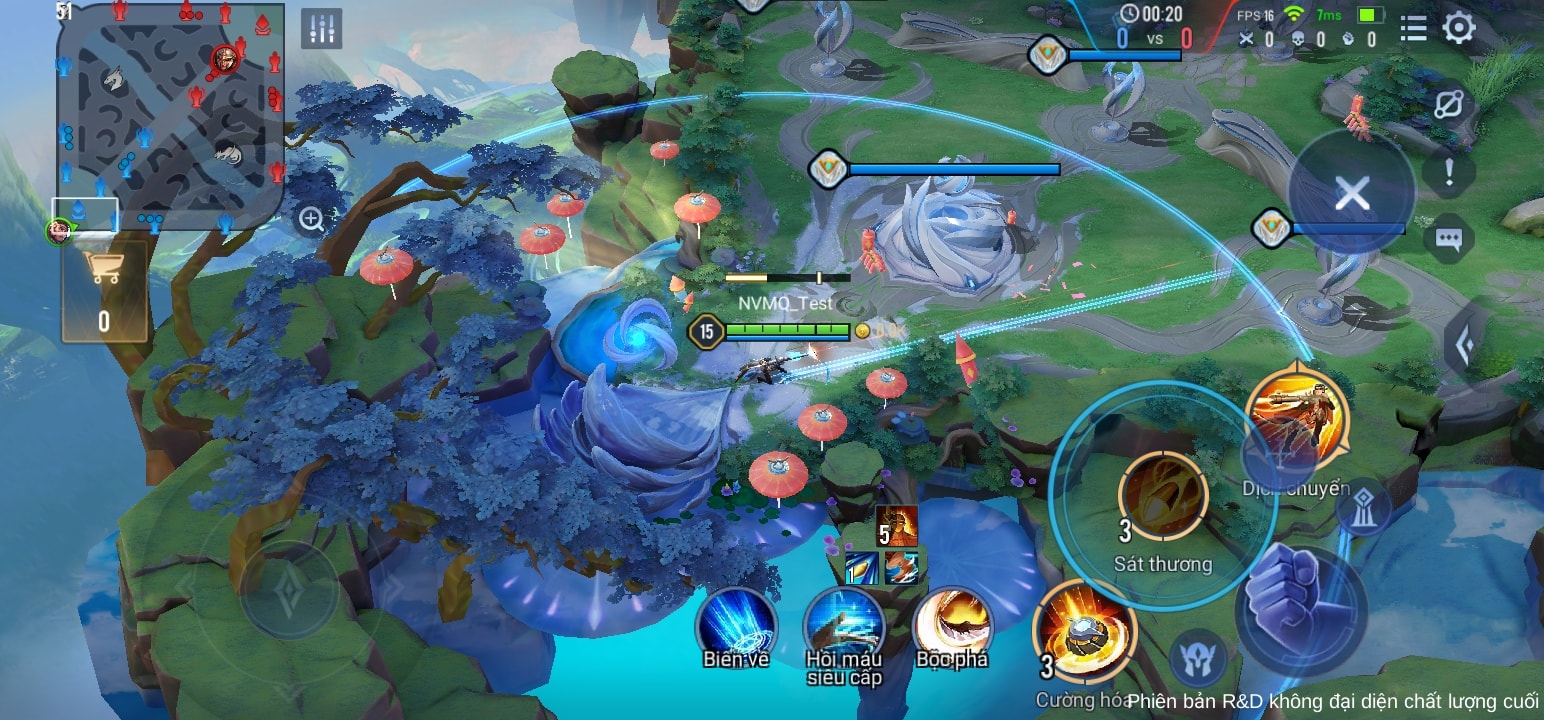Select the minion helmet attack icon
1544x720 pixels.
[1198, 658]
